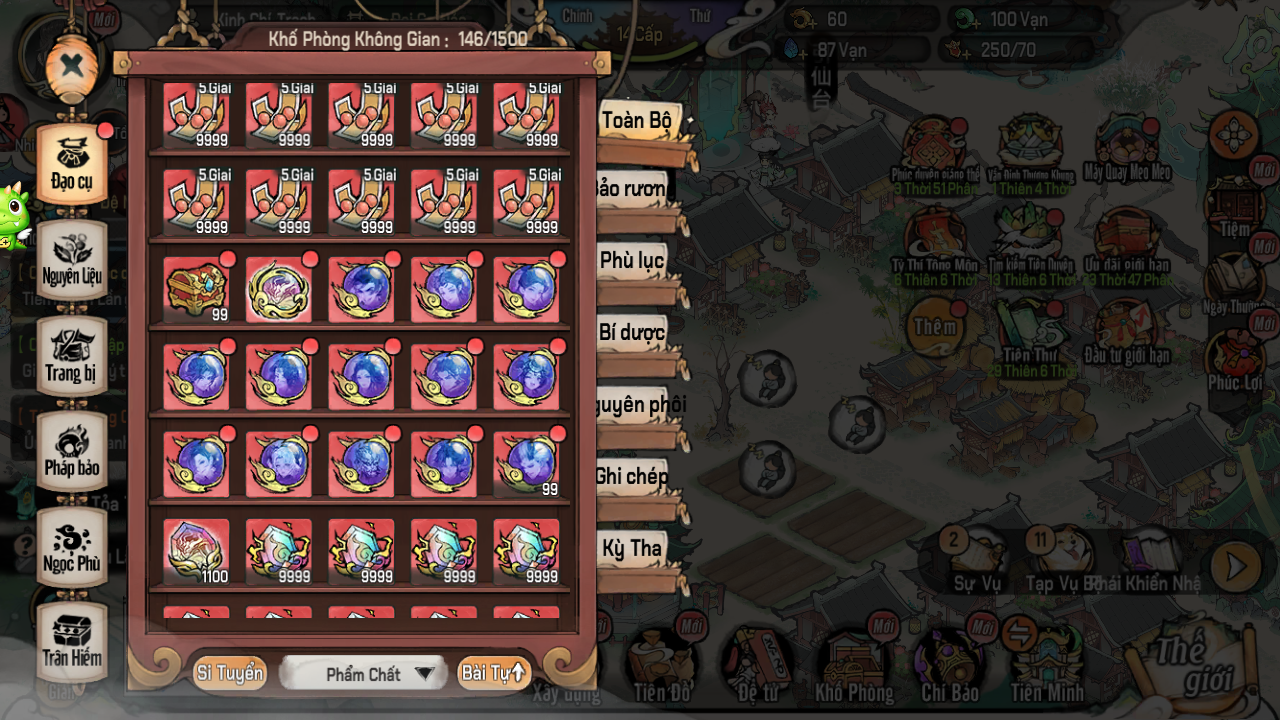
Task: Toggle the Bài Tự sort order
Action: (x=493, y=673)
